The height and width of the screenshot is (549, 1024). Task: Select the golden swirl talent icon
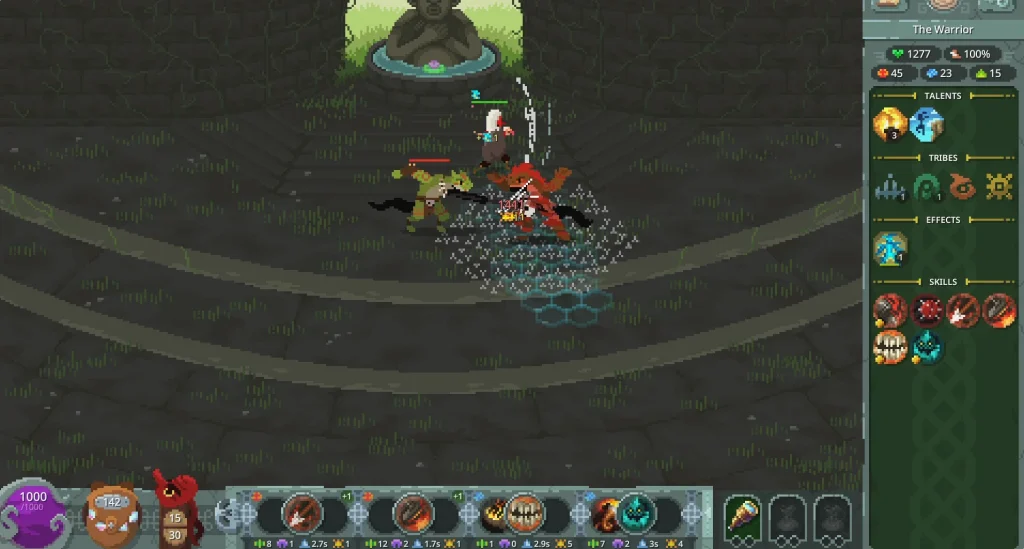tap(889, 125)
